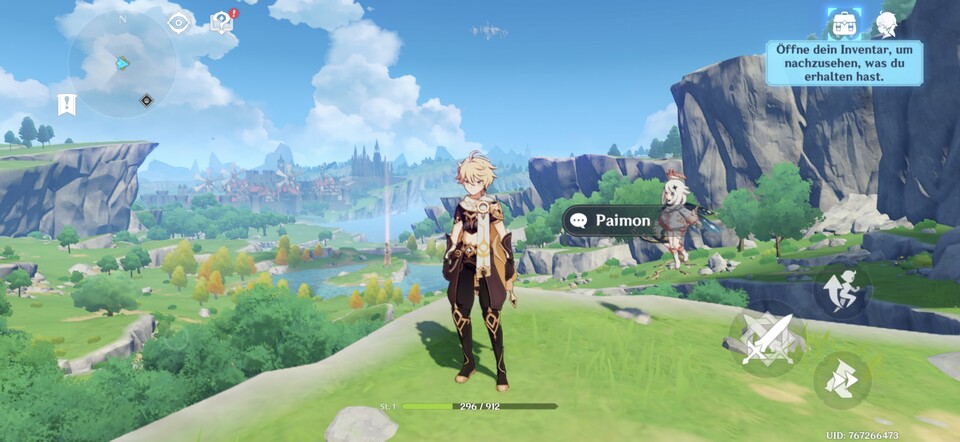Tap the sprint dash button
The width and height of the screenshot is (960, 442).
click(x=841, y=380)
